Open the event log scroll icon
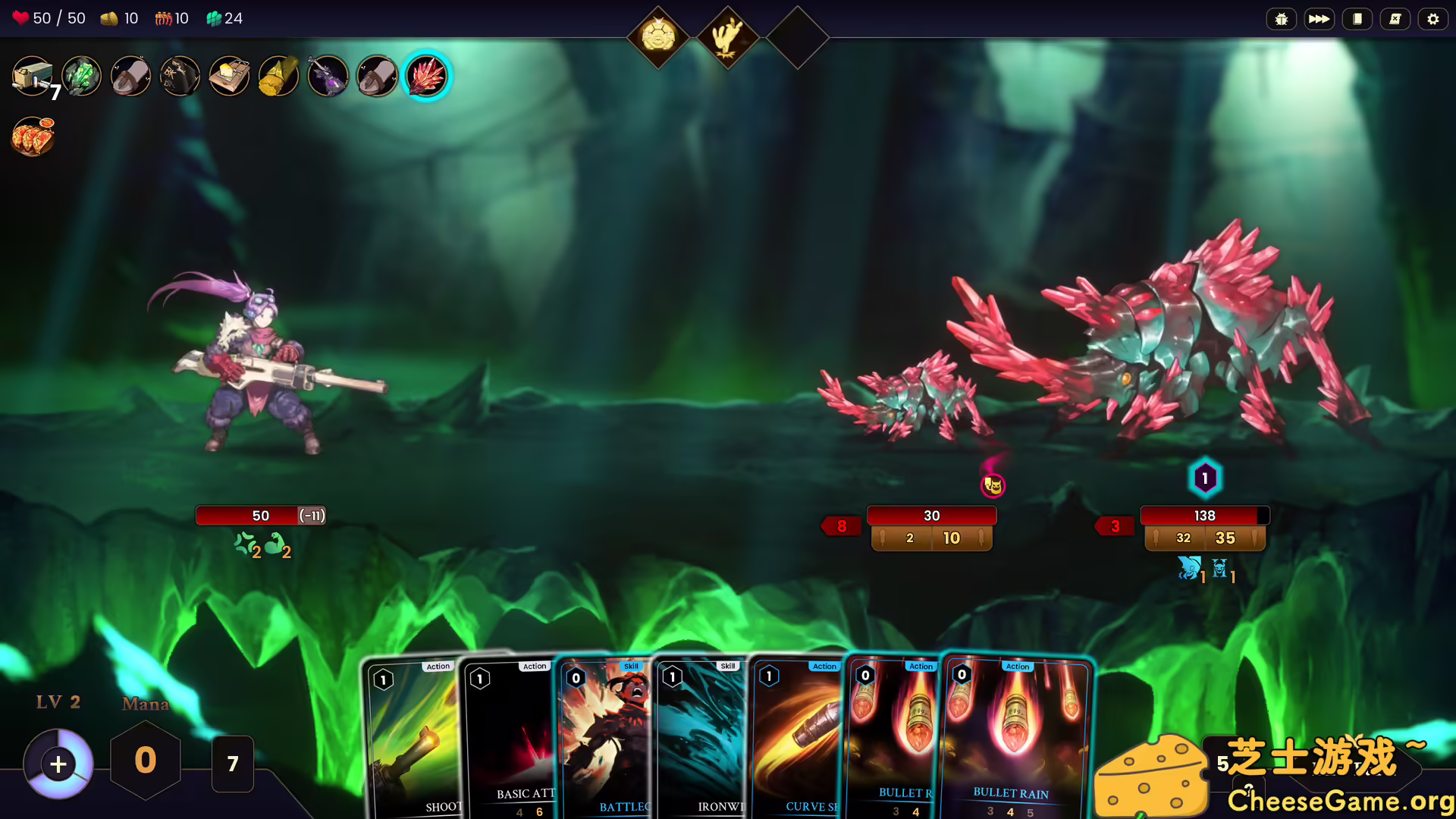 point(1394,19)
